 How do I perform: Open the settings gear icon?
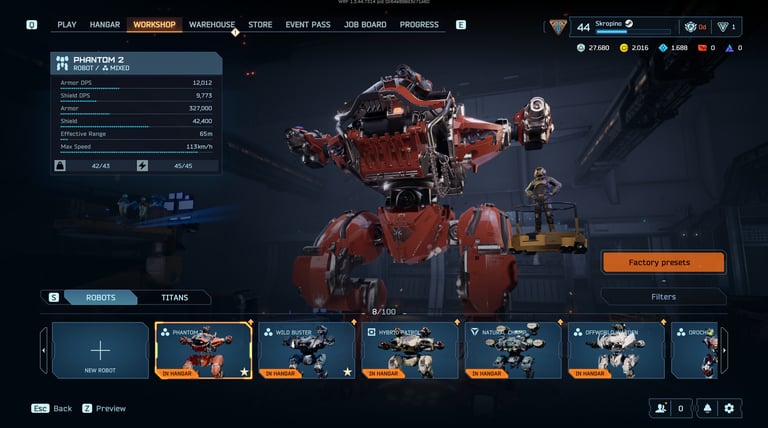tap(729, 408)
